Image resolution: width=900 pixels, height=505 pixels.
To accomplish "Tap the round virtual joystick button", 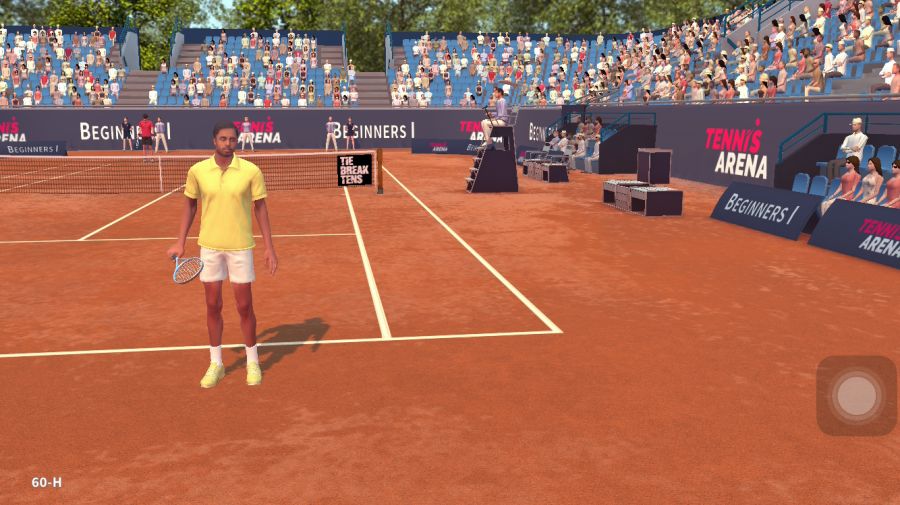I will coord(856,396).
